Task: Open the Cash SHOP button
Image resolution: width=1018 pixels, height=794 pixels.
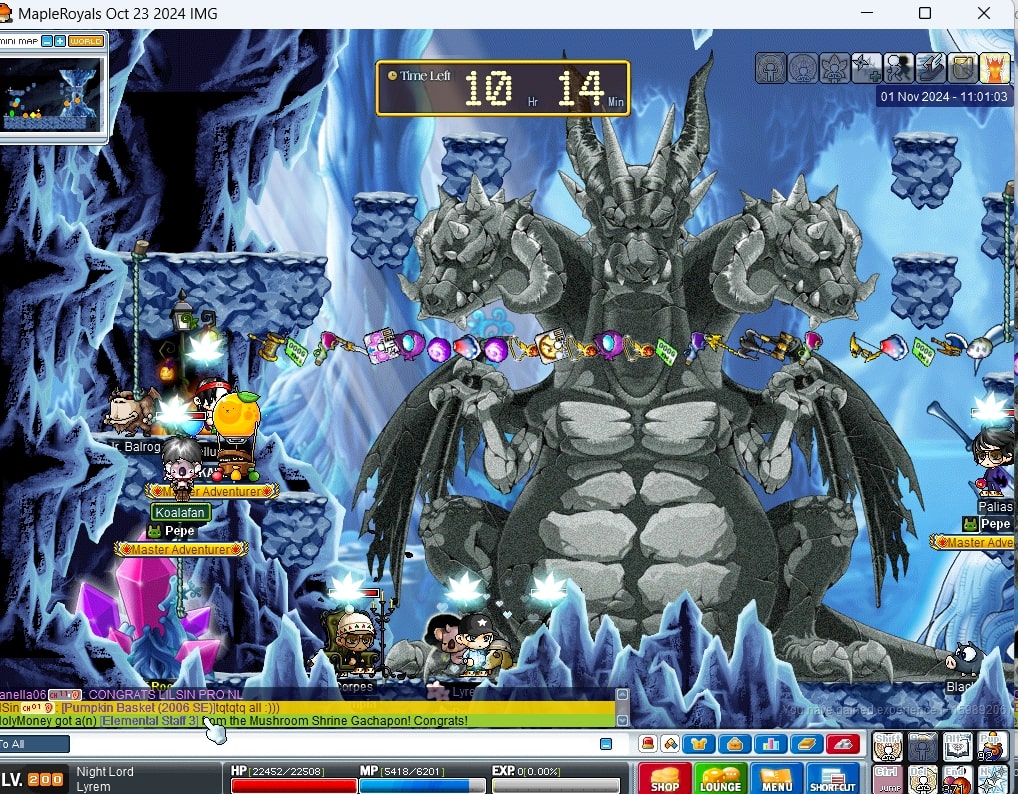Action: click(664, 778)
